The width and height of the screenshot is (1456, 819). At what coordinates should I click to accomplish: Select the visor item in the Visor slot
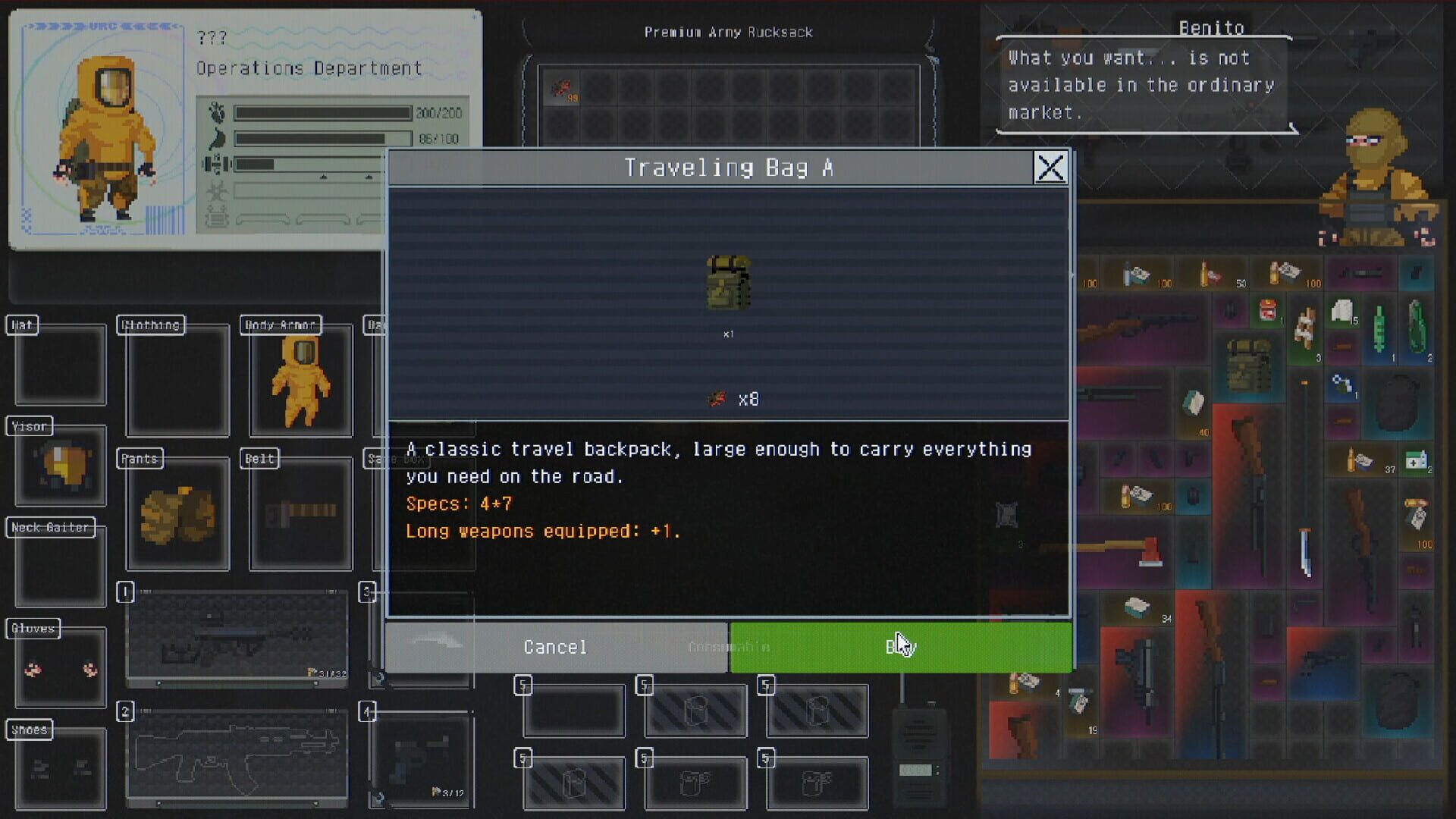click(61, 466)
